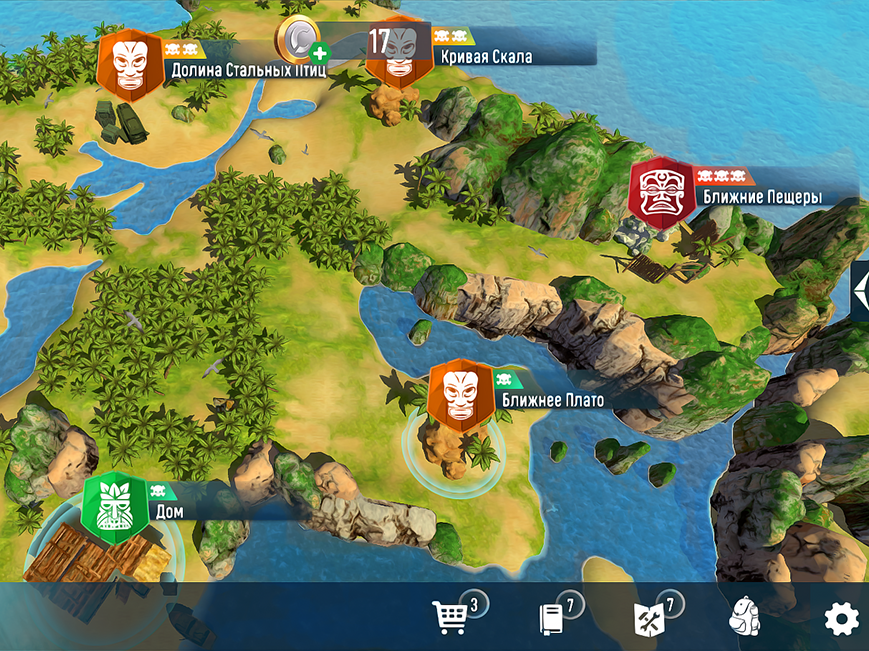
Task: Open the journal book icon
Action: 551,619
